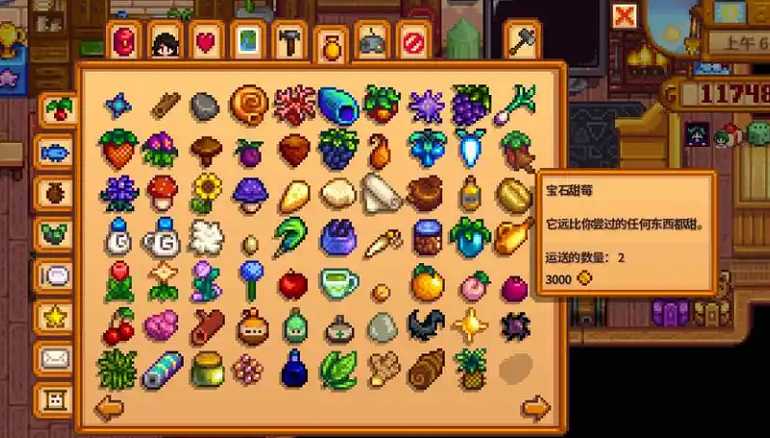770x438 pixels.
Task: Go back with the left page arrow
Action: pos(107,407)
